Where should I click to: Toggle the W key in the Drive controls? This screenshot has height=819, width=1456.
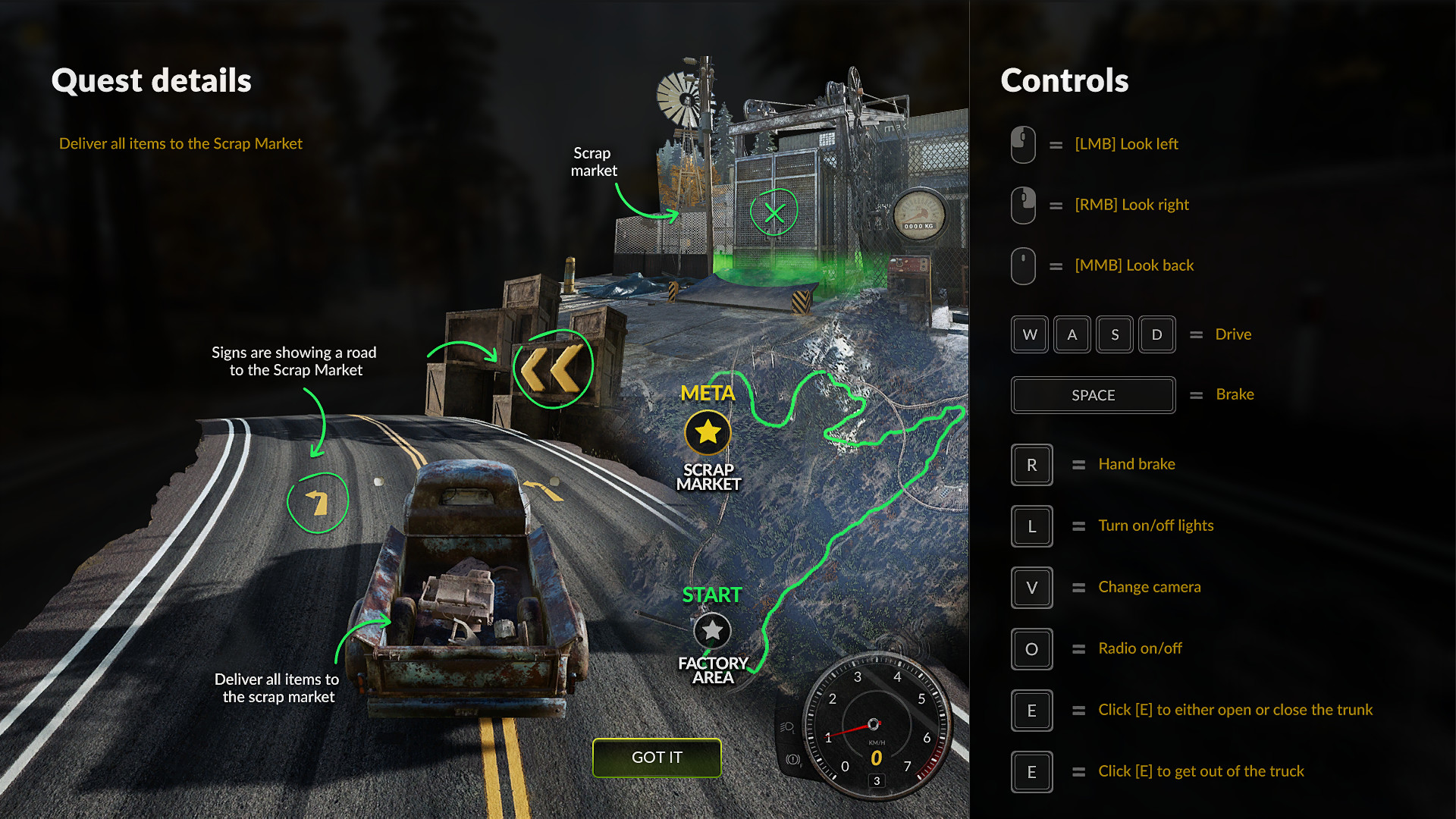[1029, 334]
